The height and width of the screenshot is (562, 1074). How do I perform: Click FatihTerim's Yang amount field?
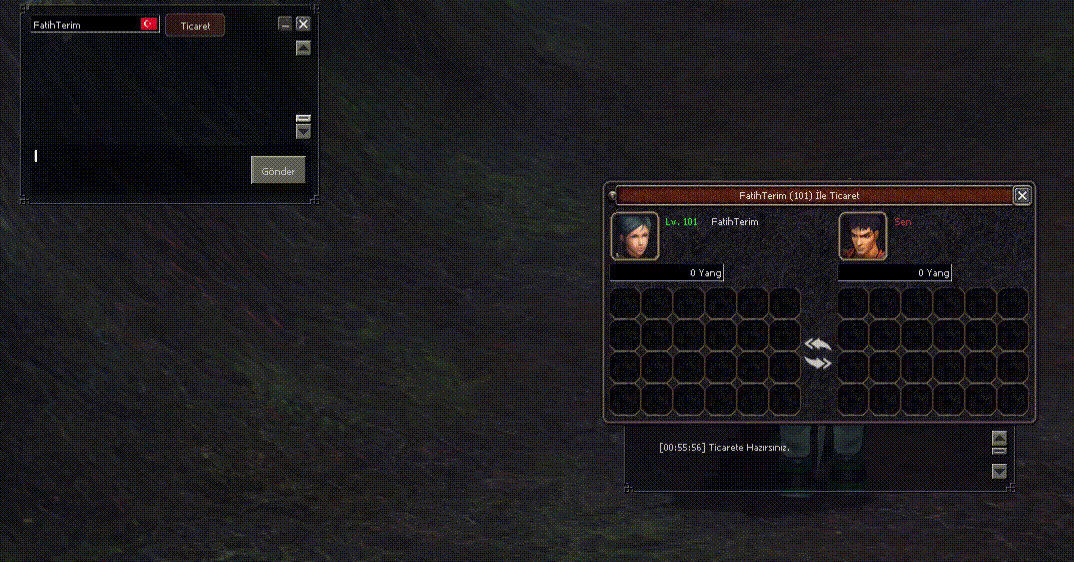(666, 273)
